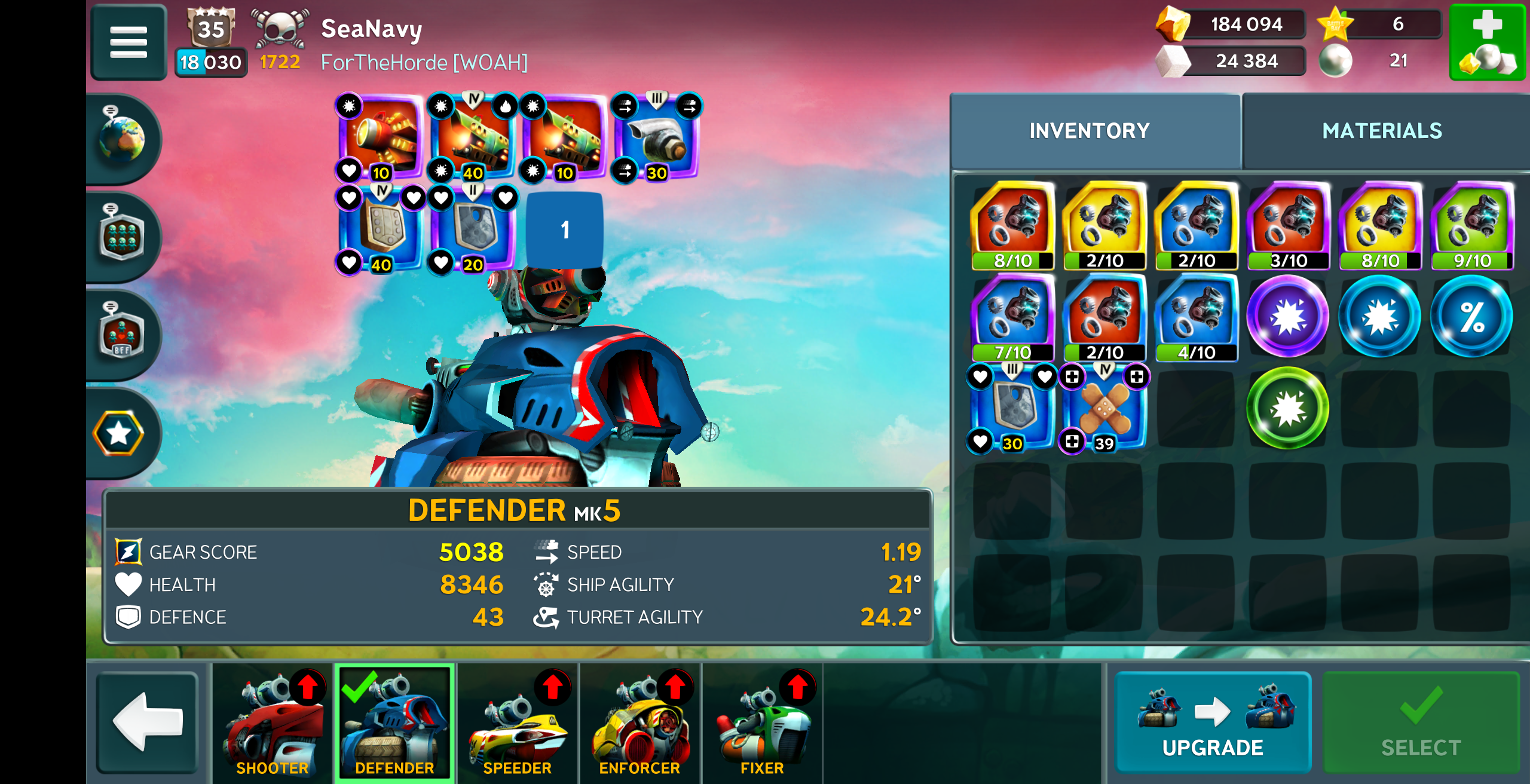
Task: Switch to the Materials tab
Action: coord(1382,131)
